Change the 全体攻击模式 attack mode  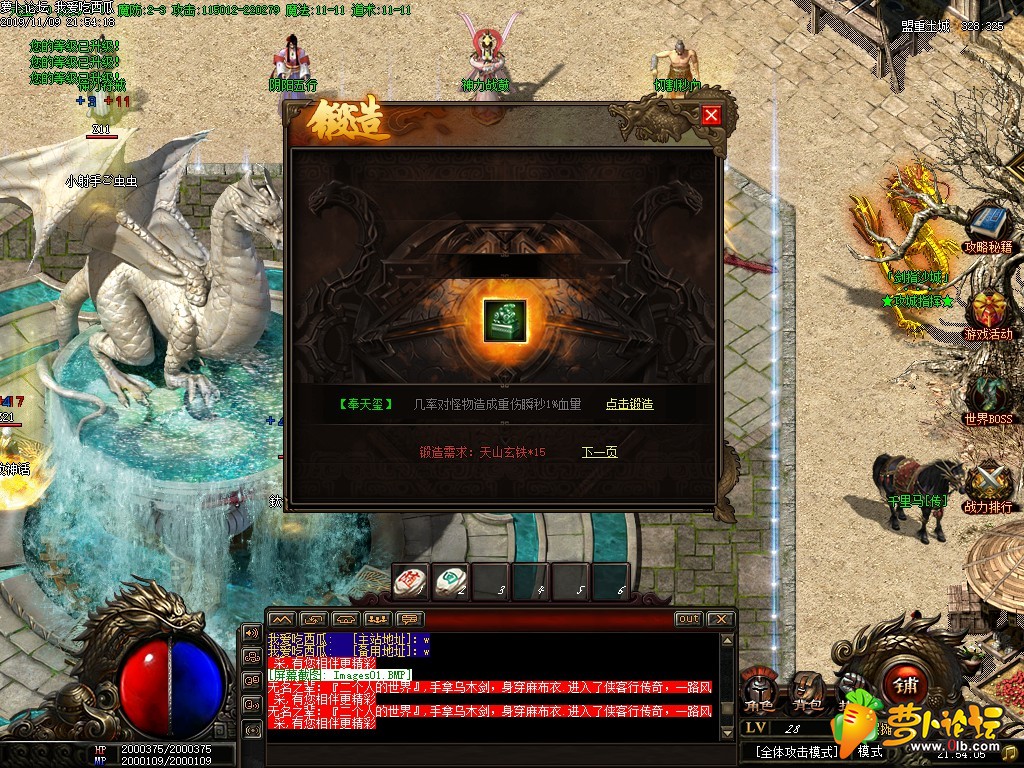[x=796, y=751]
